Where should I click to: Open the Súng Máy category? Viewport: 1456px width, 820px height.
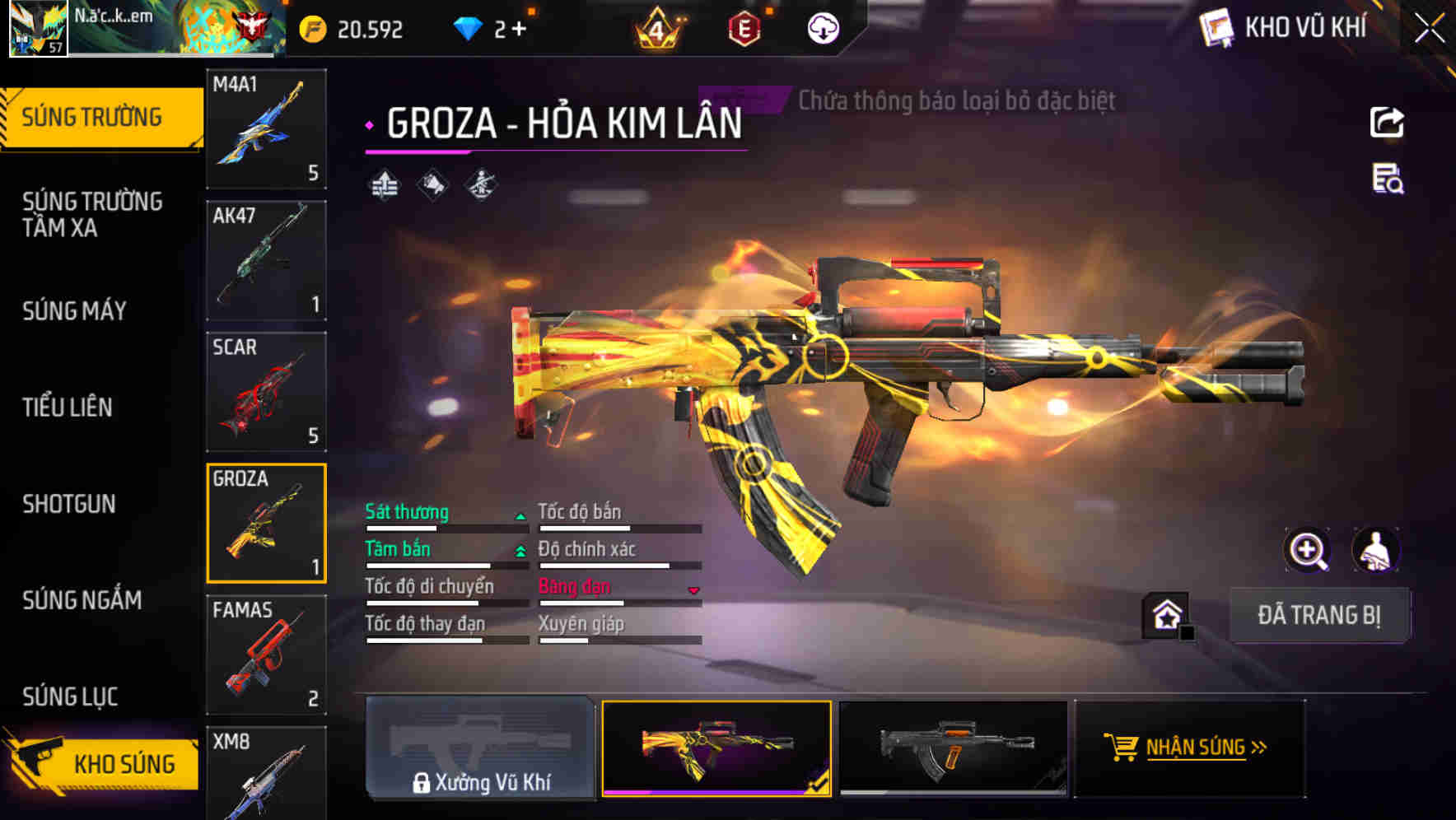[74, 311]
